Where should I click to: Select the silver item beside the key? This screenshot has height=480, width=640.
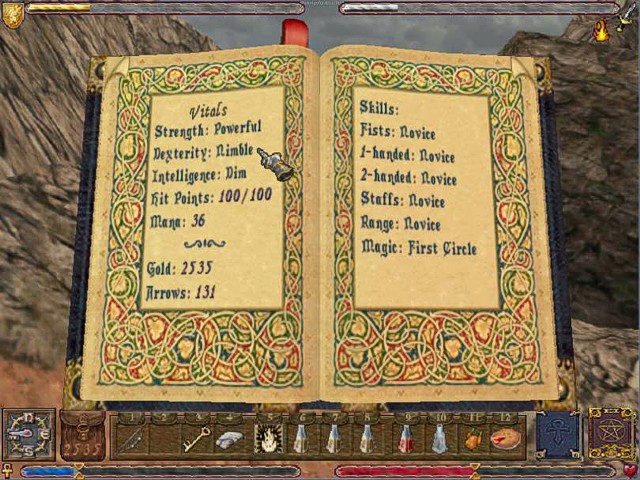coord(230,438)
